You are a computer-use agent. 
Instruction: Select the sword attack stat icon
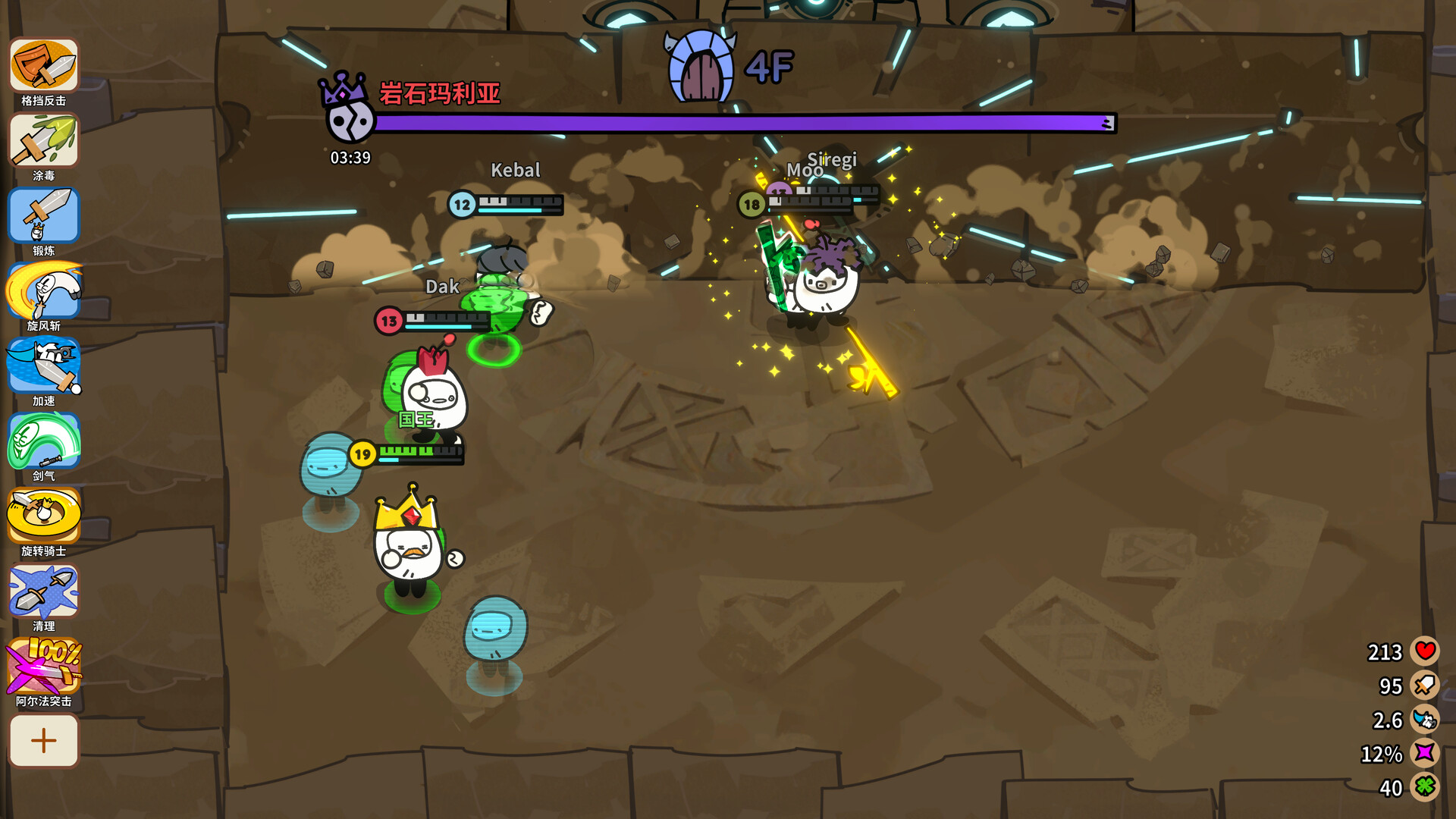pyautogui.click(x=1425, y=685)
